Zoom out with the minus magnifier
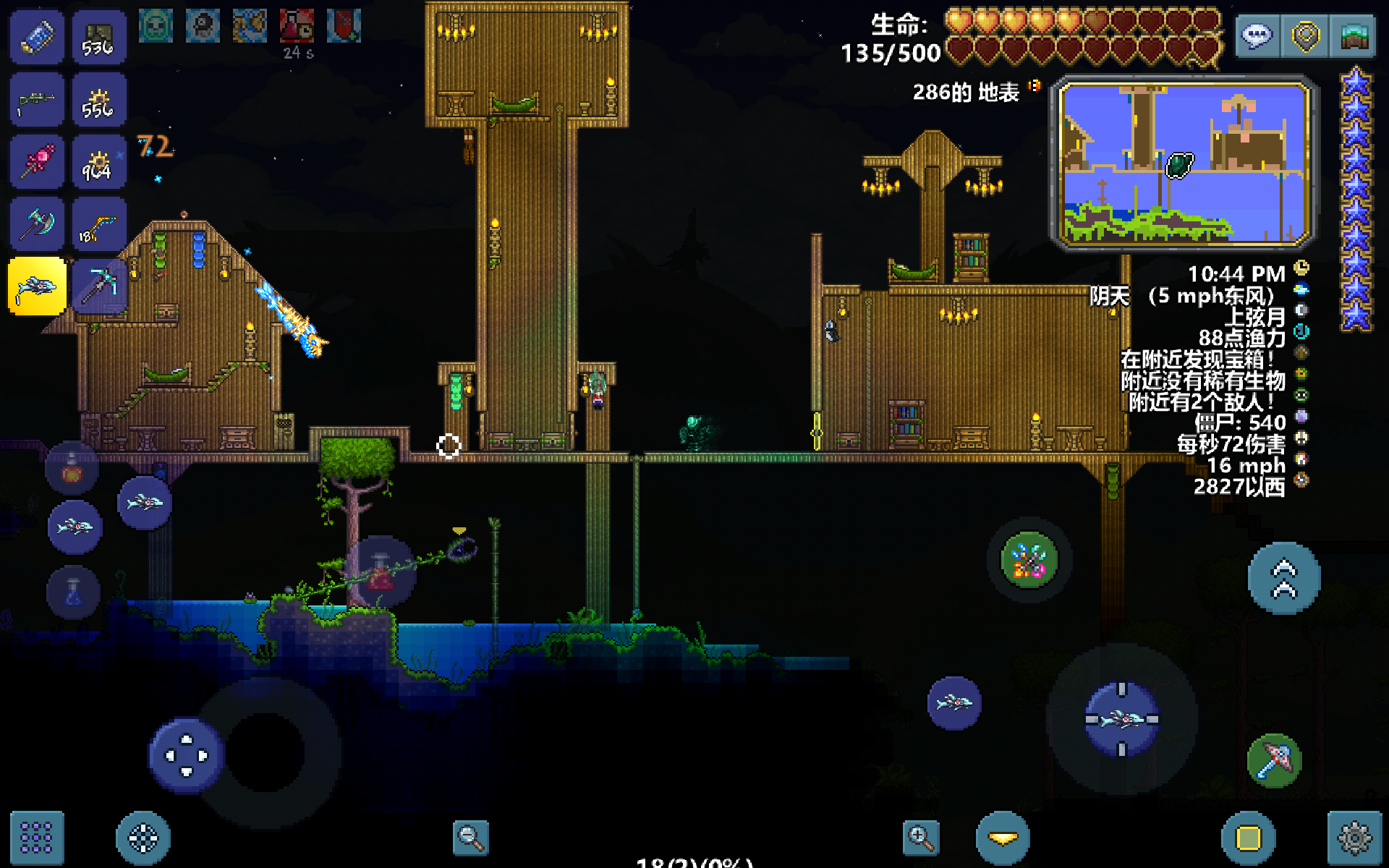This screenshot has height=868, width=1389. coord(470,838)
